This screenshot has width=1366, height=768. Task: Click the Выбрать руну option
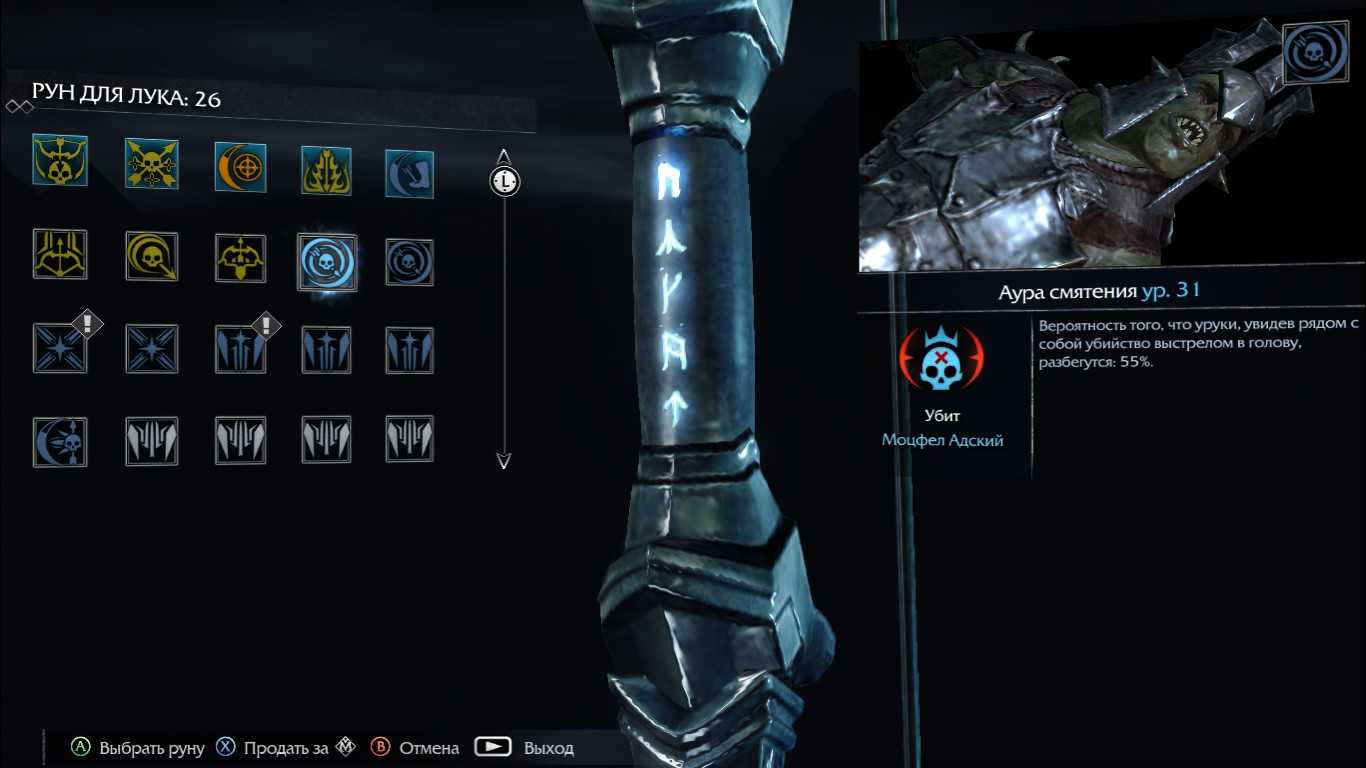138,748
